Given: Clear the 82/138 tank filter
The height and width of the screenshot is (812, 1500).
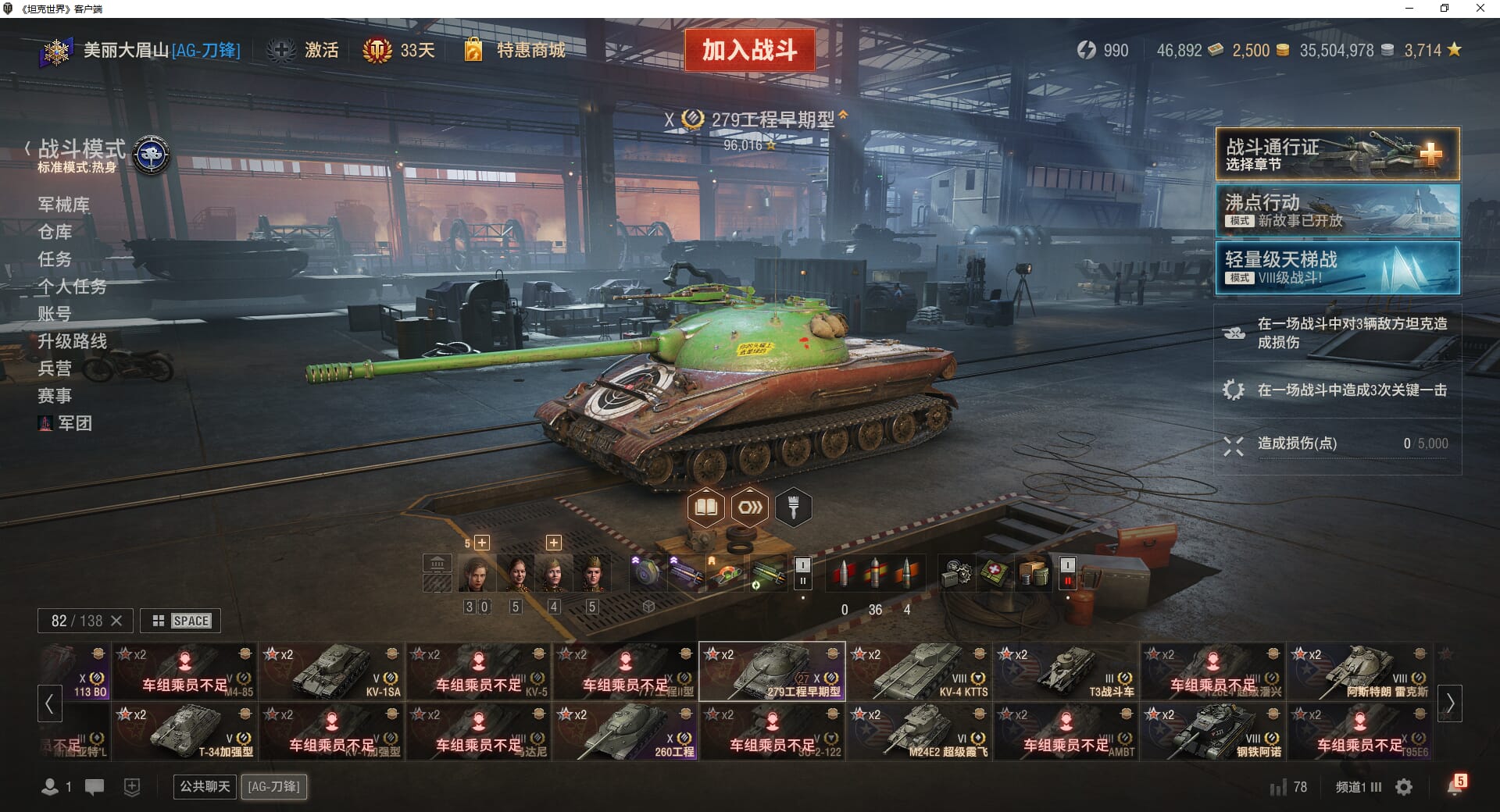Looking at the screenshot, I should click(x=116, y=621).
